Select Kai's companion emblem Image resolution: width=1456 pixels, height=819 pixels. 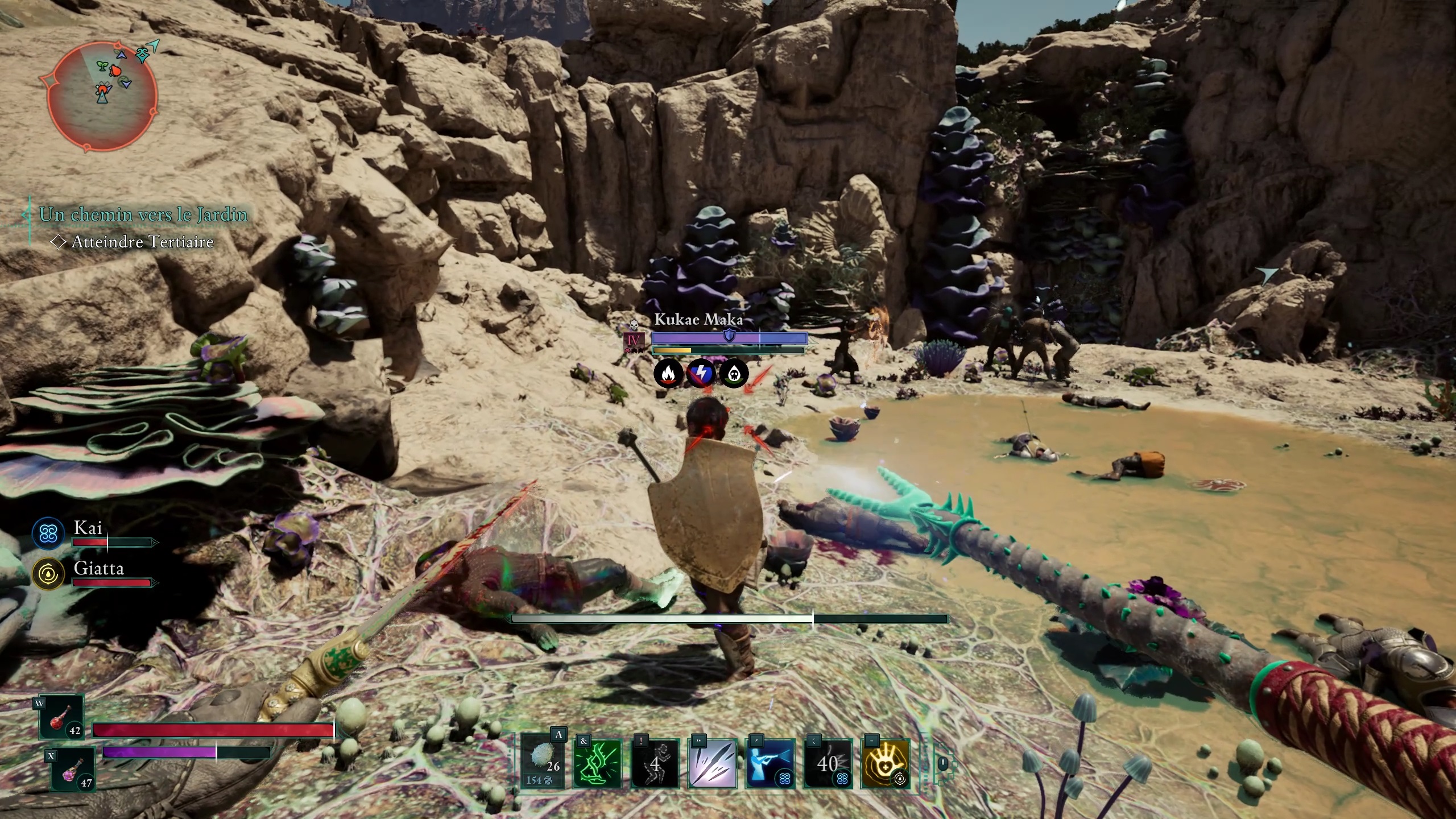pos(48,533)
